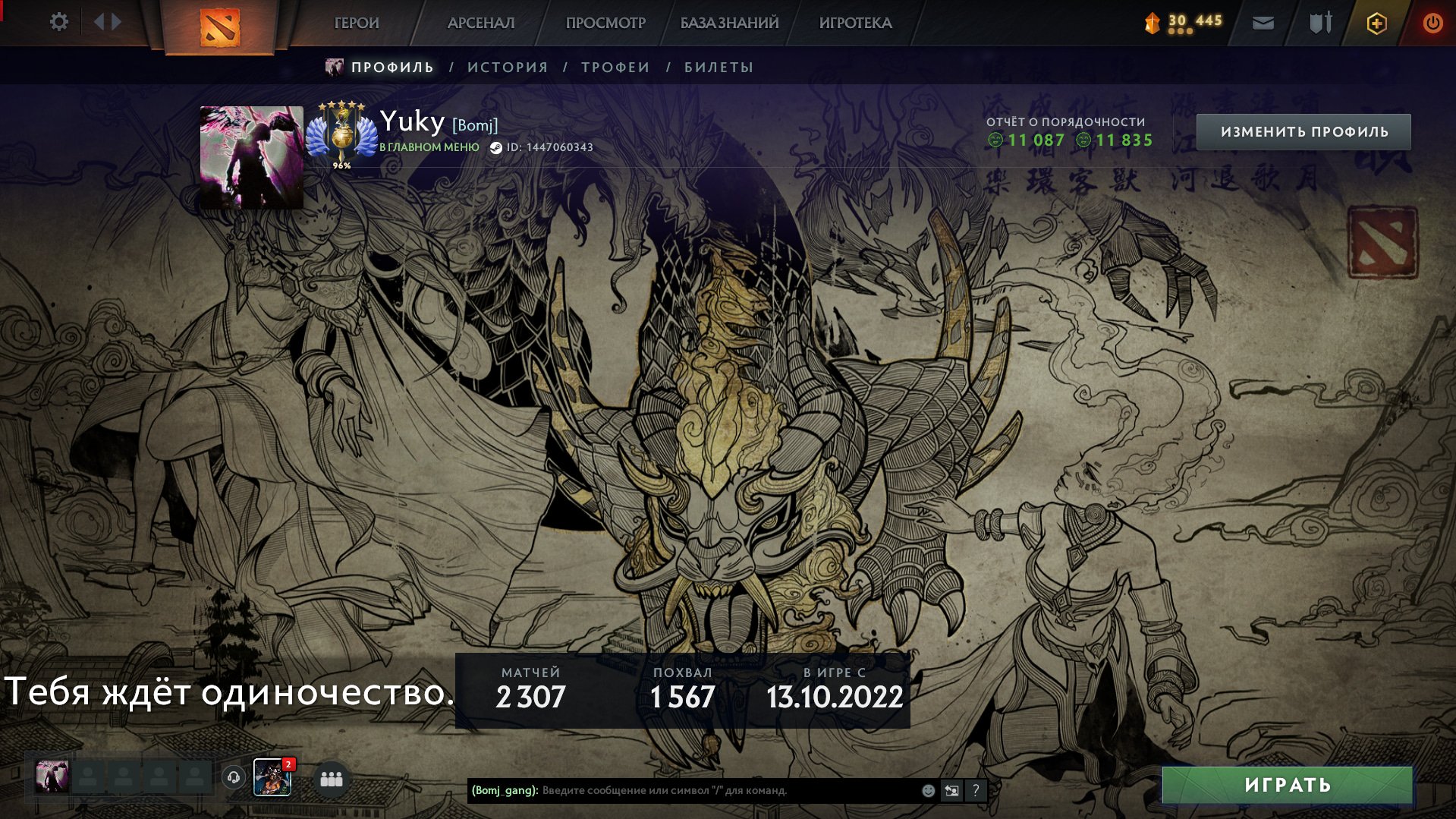Select the ПРОФИЛЬ tab
Screen dimensions: 1456x819
click(x=392, y=68)
